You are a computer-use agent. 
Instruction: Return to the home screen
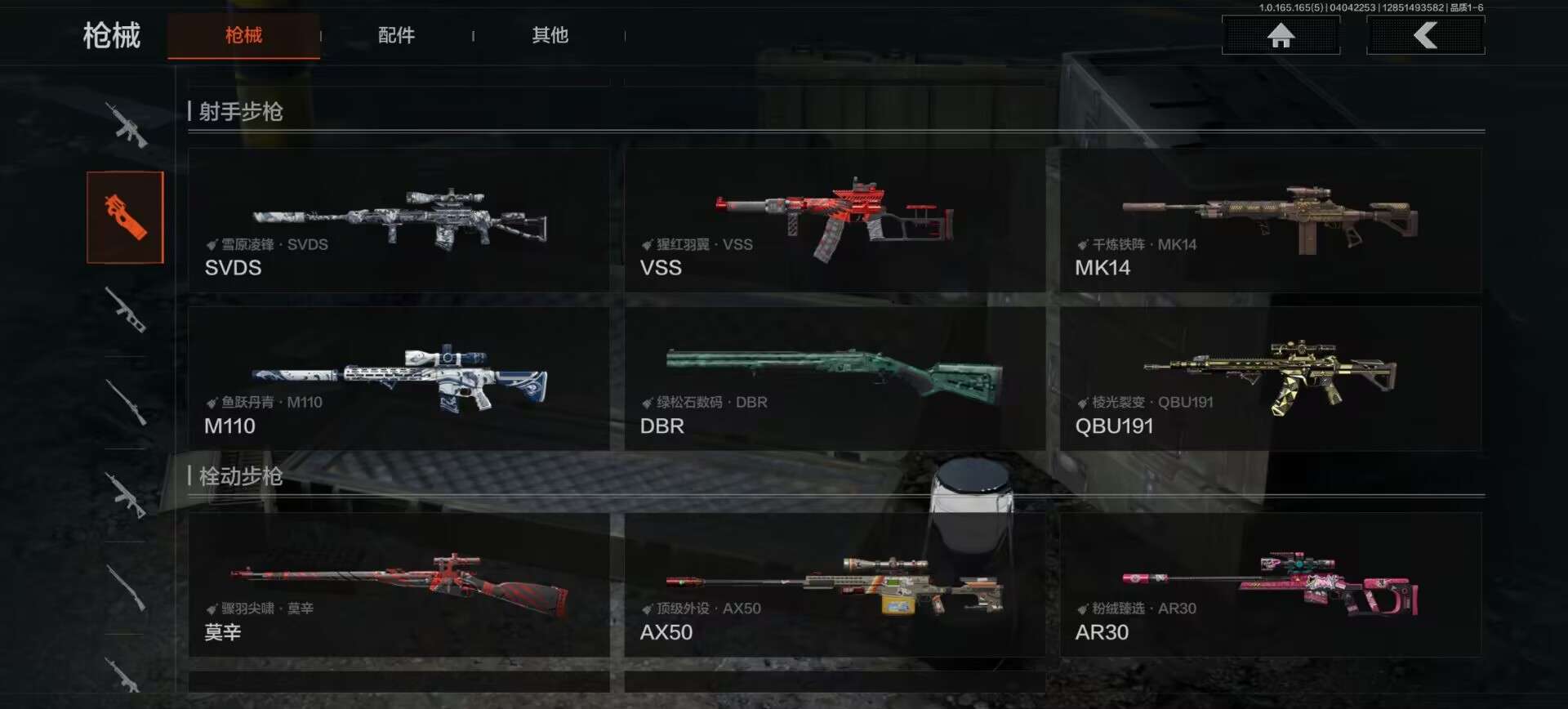coord(1280,35)
